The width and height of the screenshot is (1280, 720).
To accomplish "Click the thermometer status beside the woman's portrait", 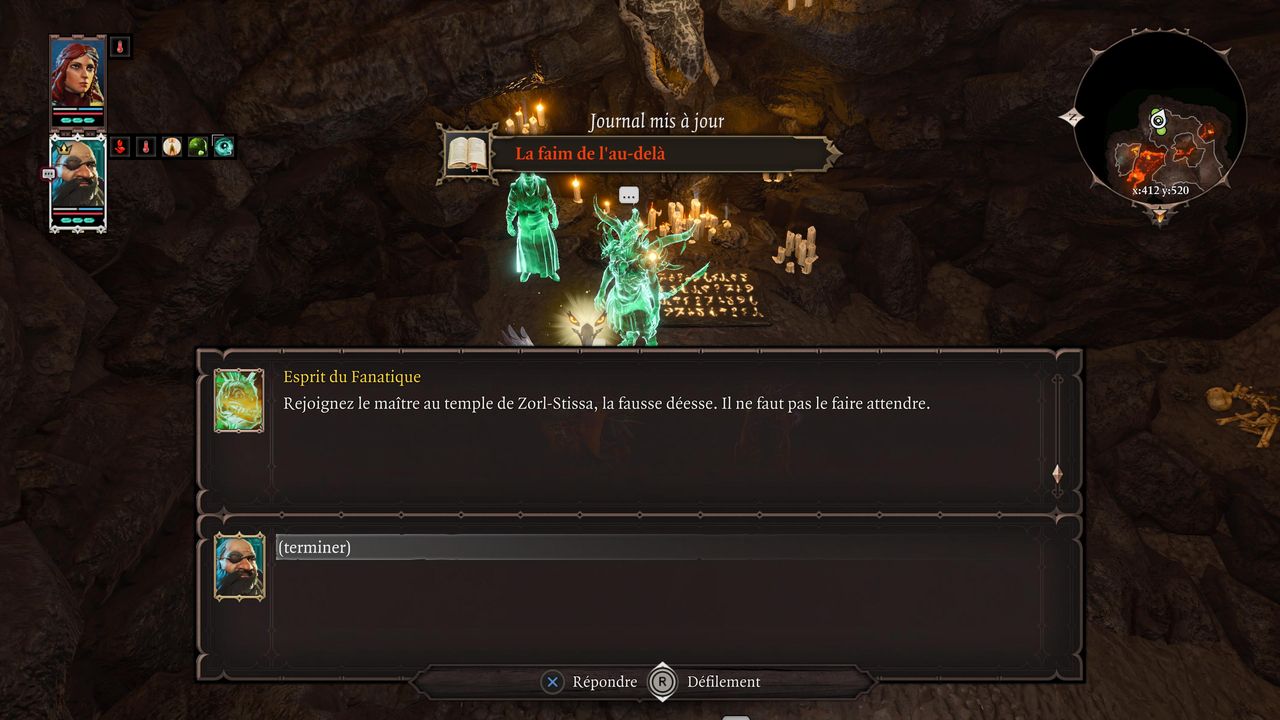I will click(120, 46).
